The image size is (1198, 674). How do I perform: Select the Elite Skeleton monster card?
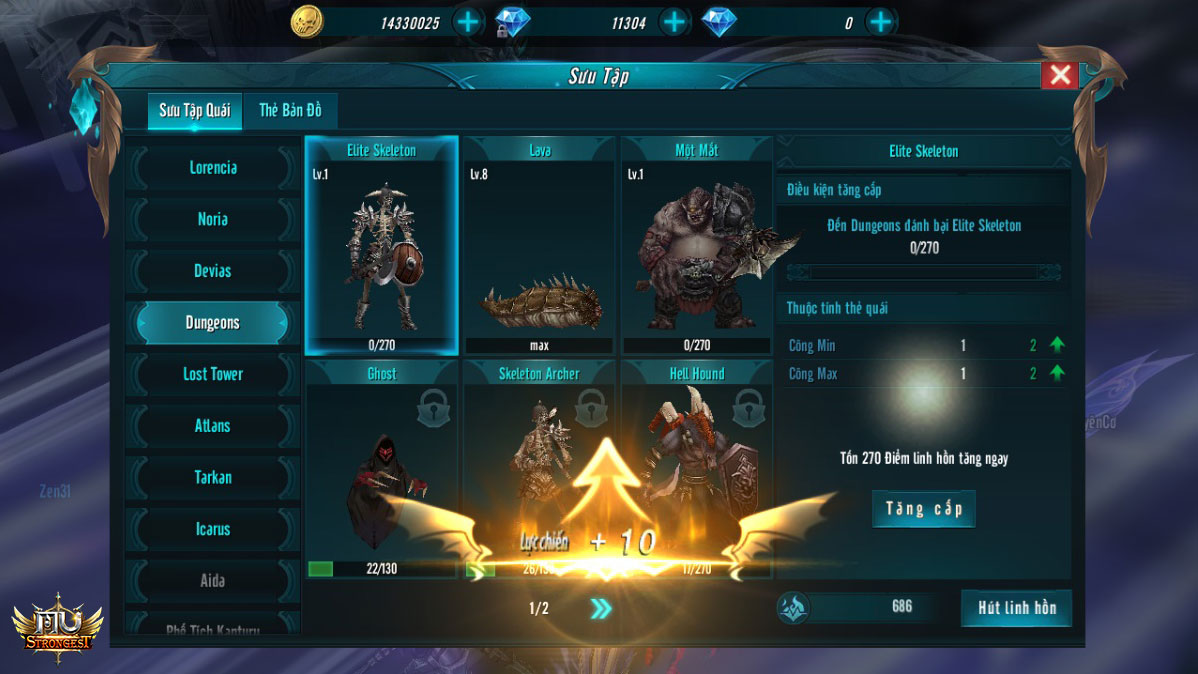pyautogui.click(x=381, y=246)
